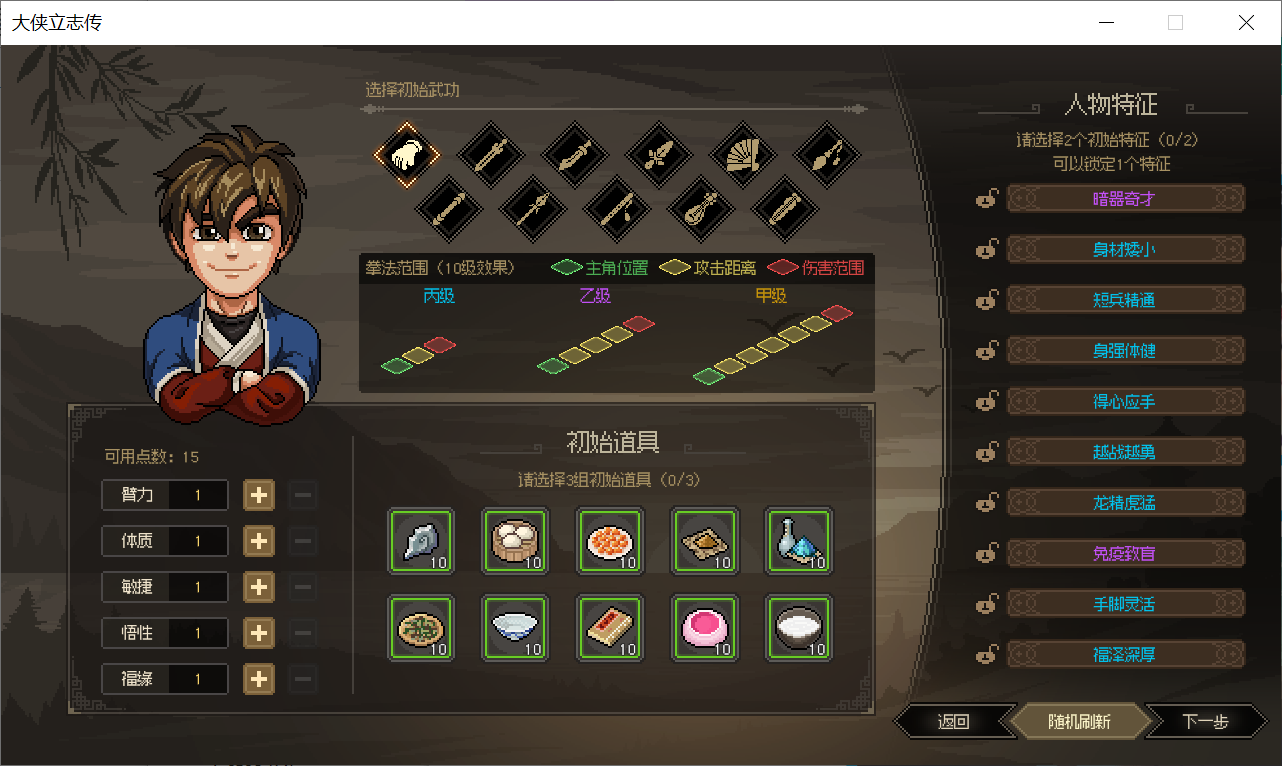
Task: Select the bowl of white rice
Action: [799, 628]
